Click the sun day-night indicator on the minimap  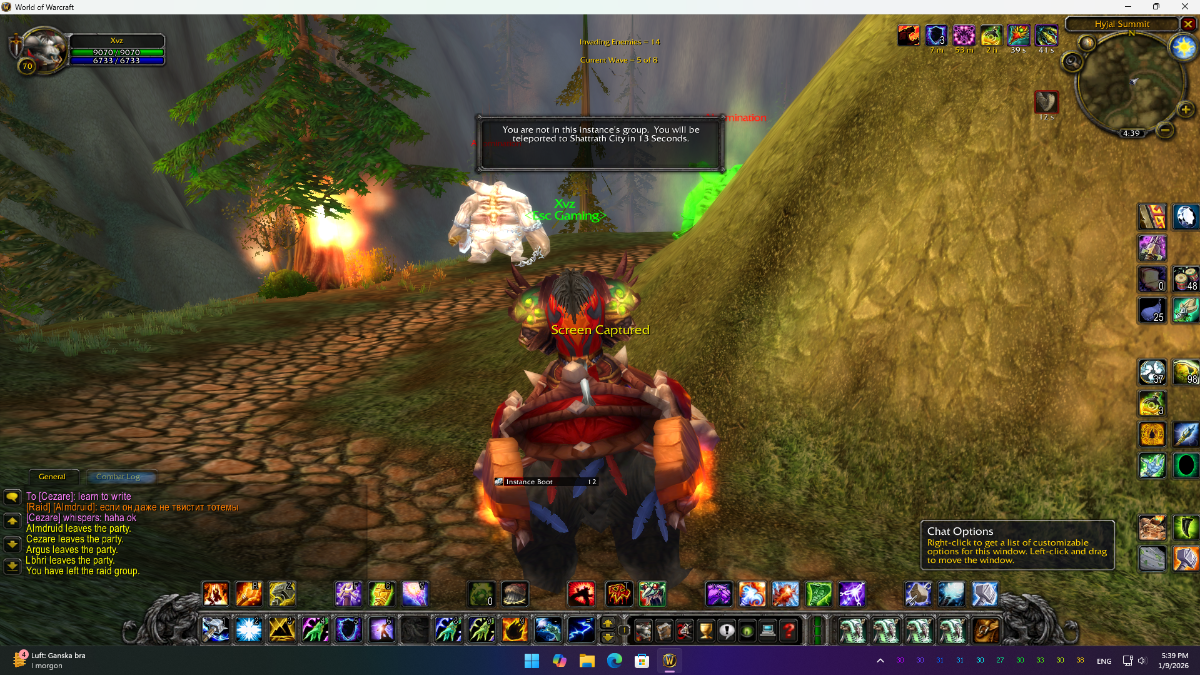pos(1183,47)
